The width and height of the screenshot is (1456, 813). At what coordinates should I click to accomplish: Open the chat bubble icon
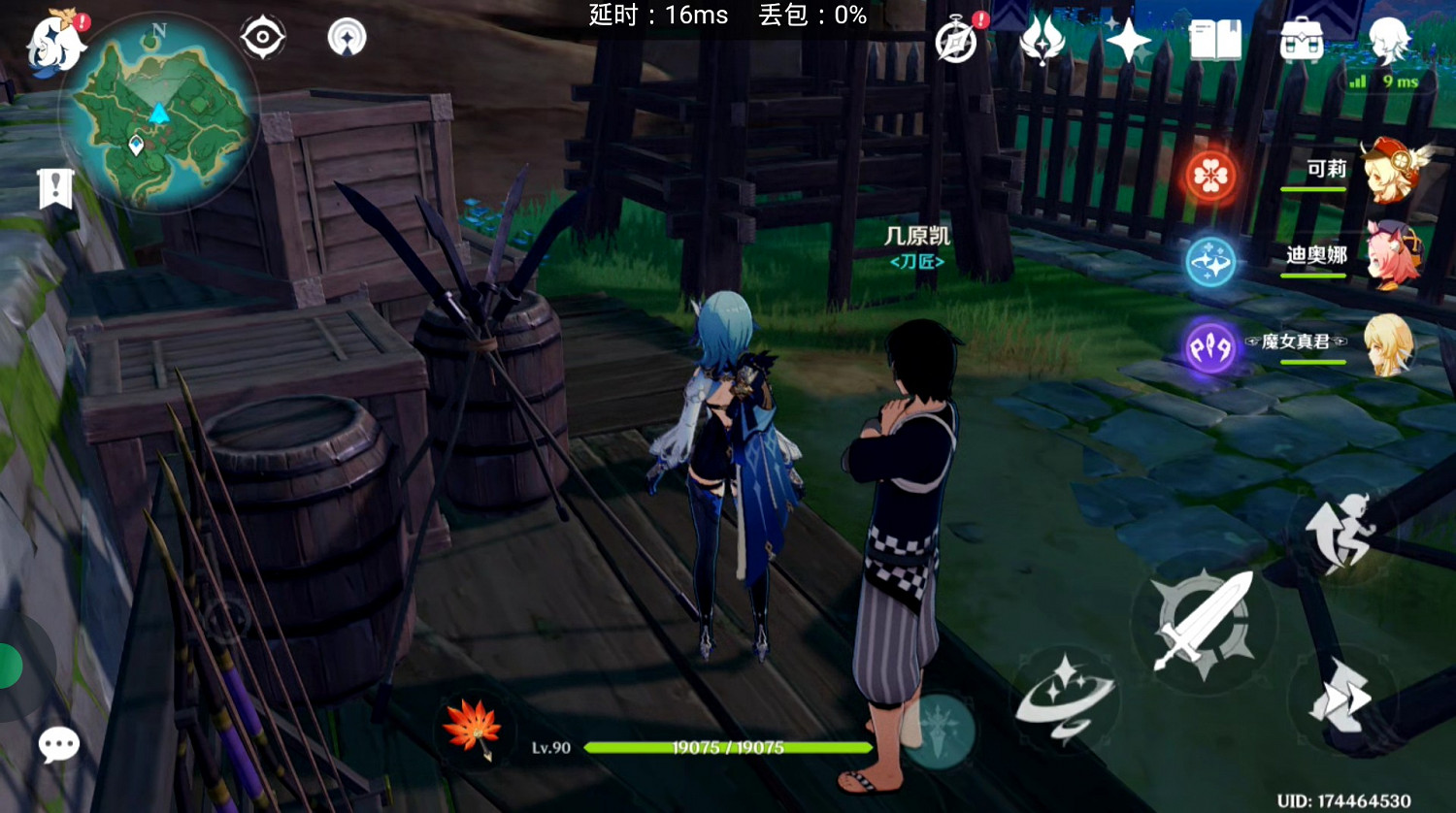58,743
